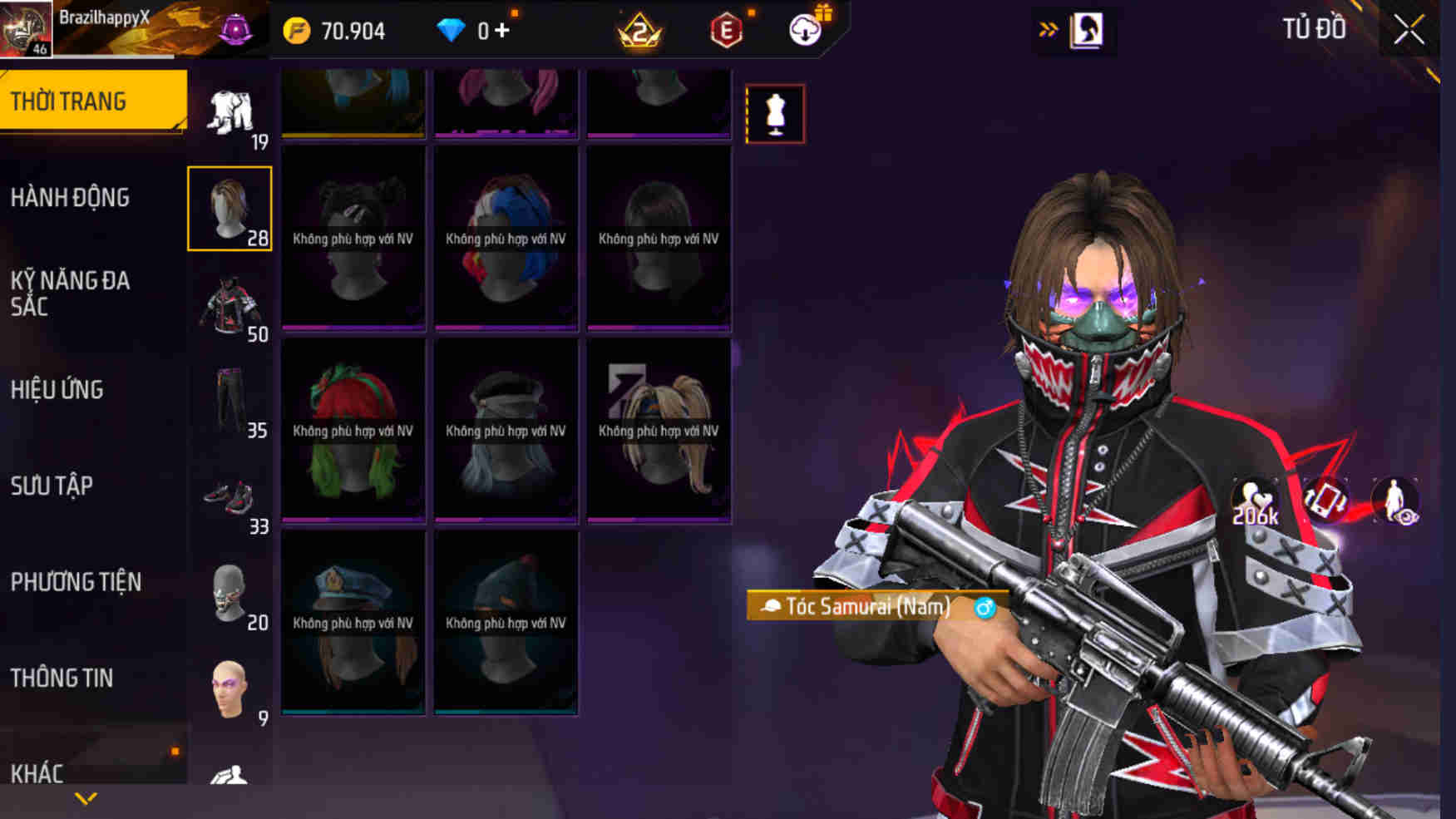Open the mask category icon with 20 items
This screenshot has width=1456, height=819.
tap(232, 592)
